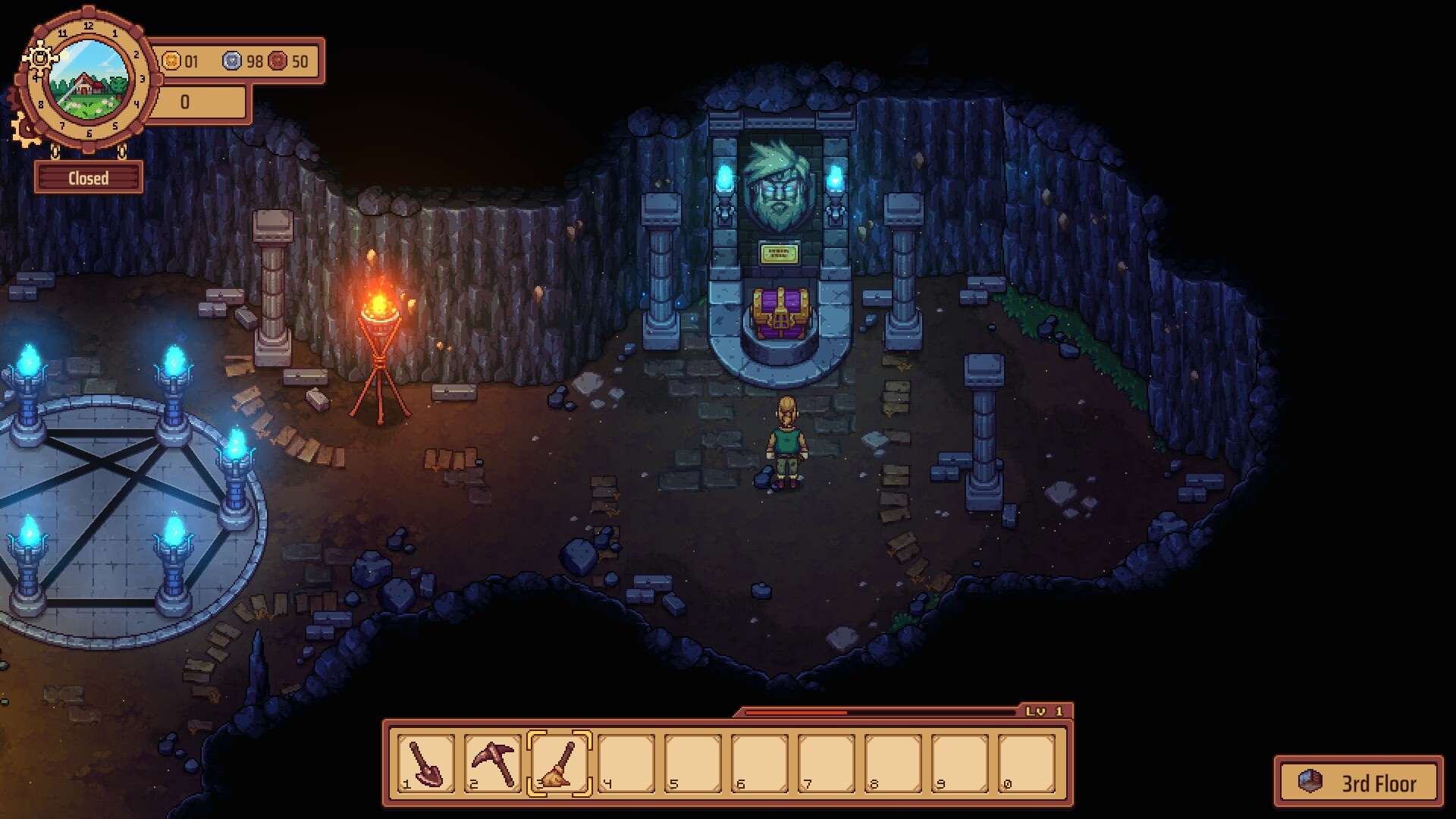Click the 3rd Floor location indicator

(x=1358, y=782)
